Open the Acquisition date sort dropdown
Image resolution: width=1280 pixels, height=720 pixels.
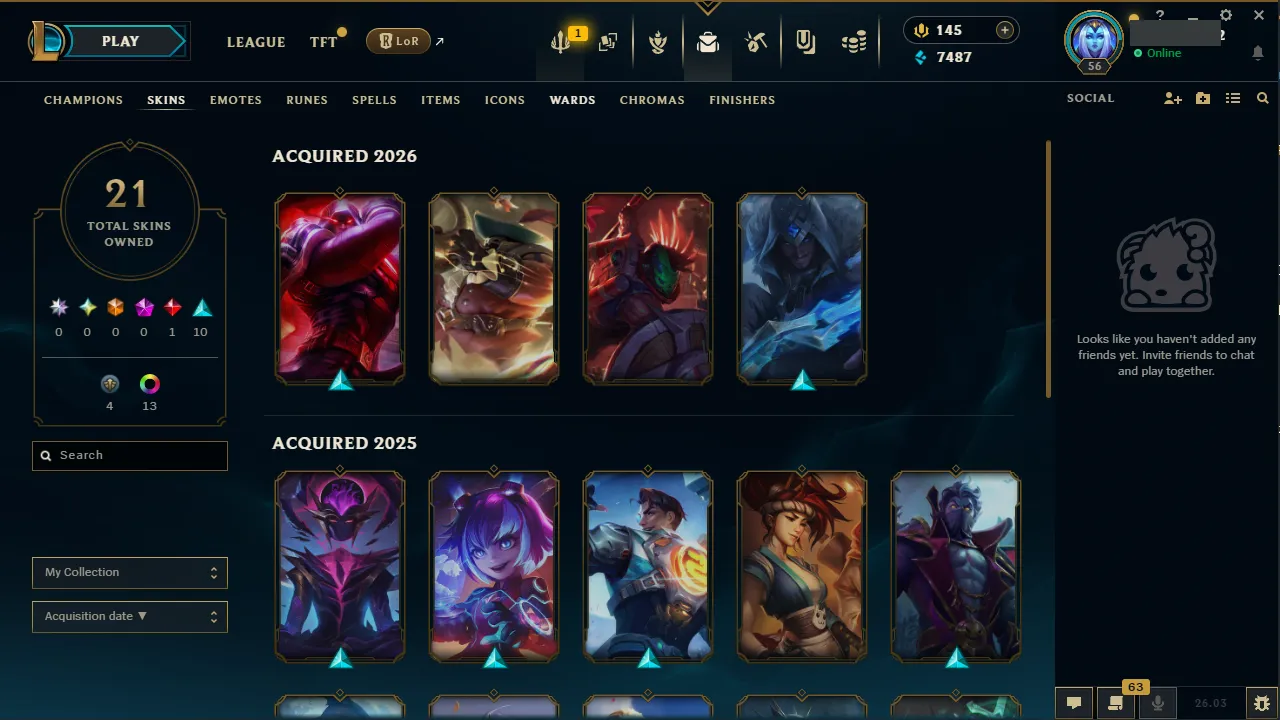[129, 616]
